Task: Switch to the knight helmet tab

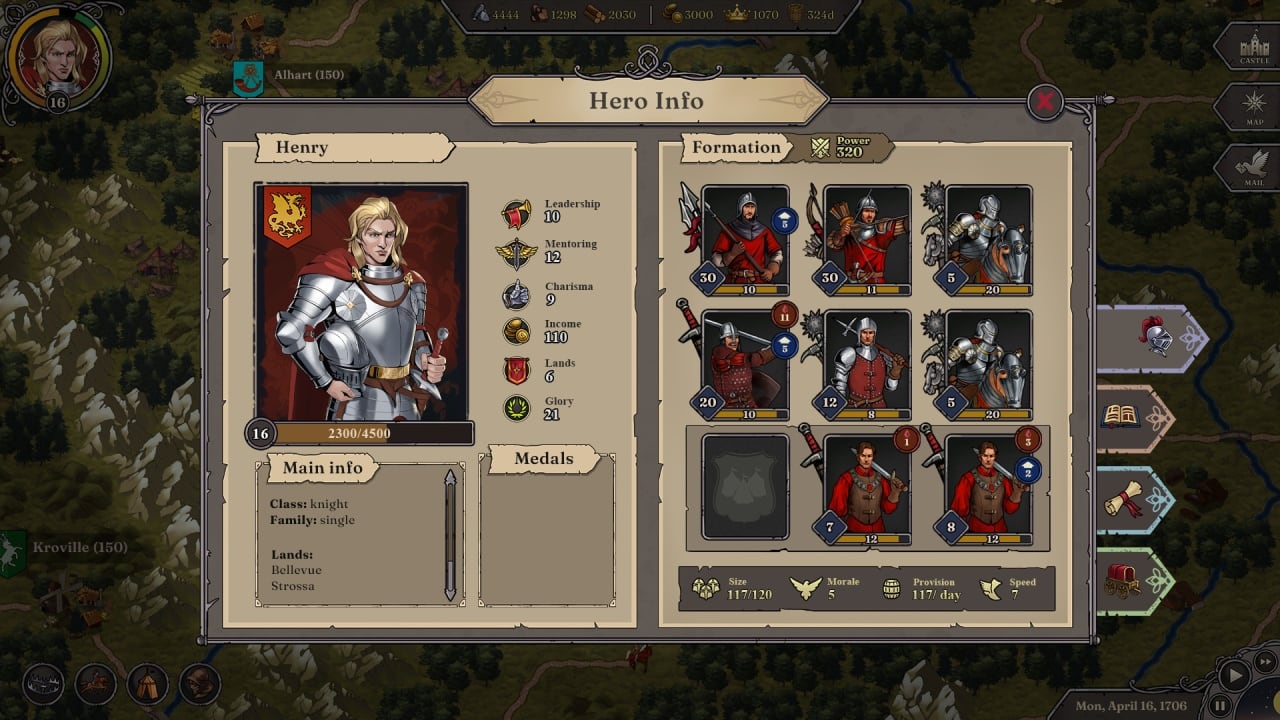Action: click(1153, 338)
